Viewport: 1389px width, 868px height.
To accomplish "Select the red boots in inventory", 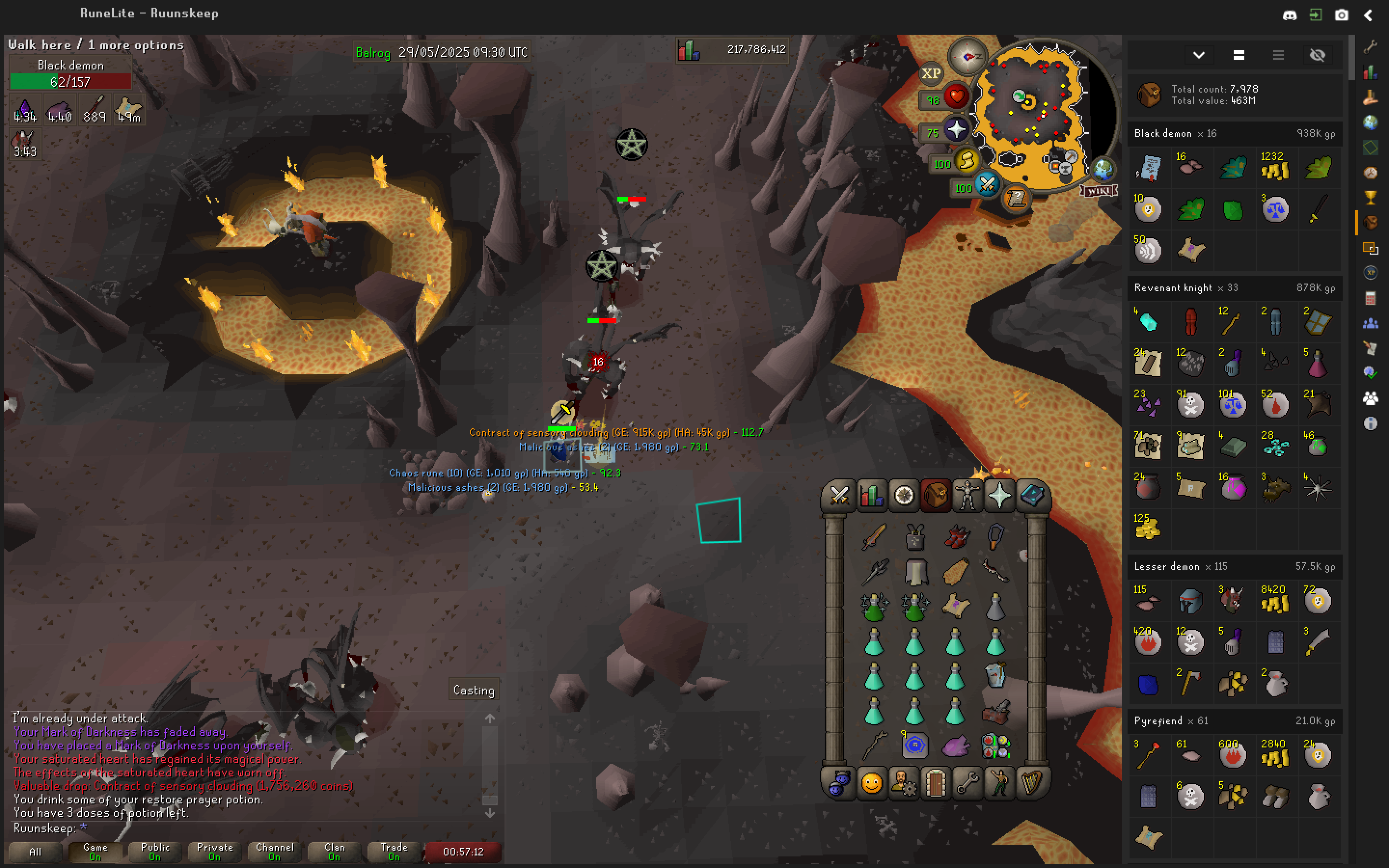I will coord(955,537).
